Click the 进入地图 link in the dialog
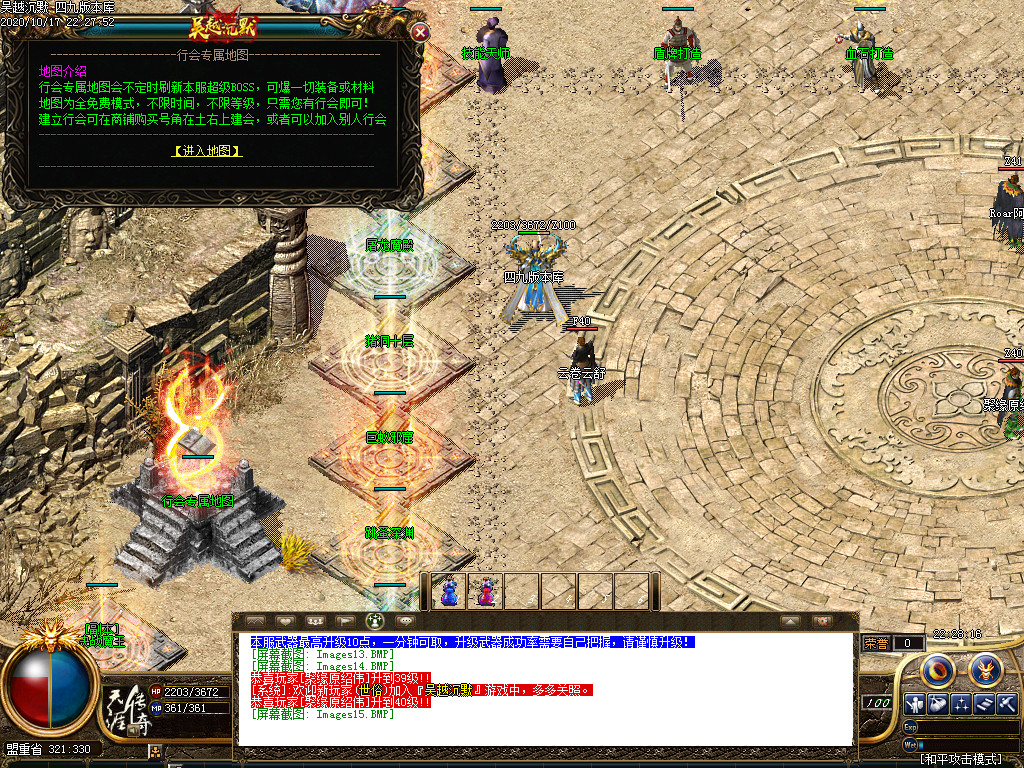The image size is (1024, 768). point(207,151)
